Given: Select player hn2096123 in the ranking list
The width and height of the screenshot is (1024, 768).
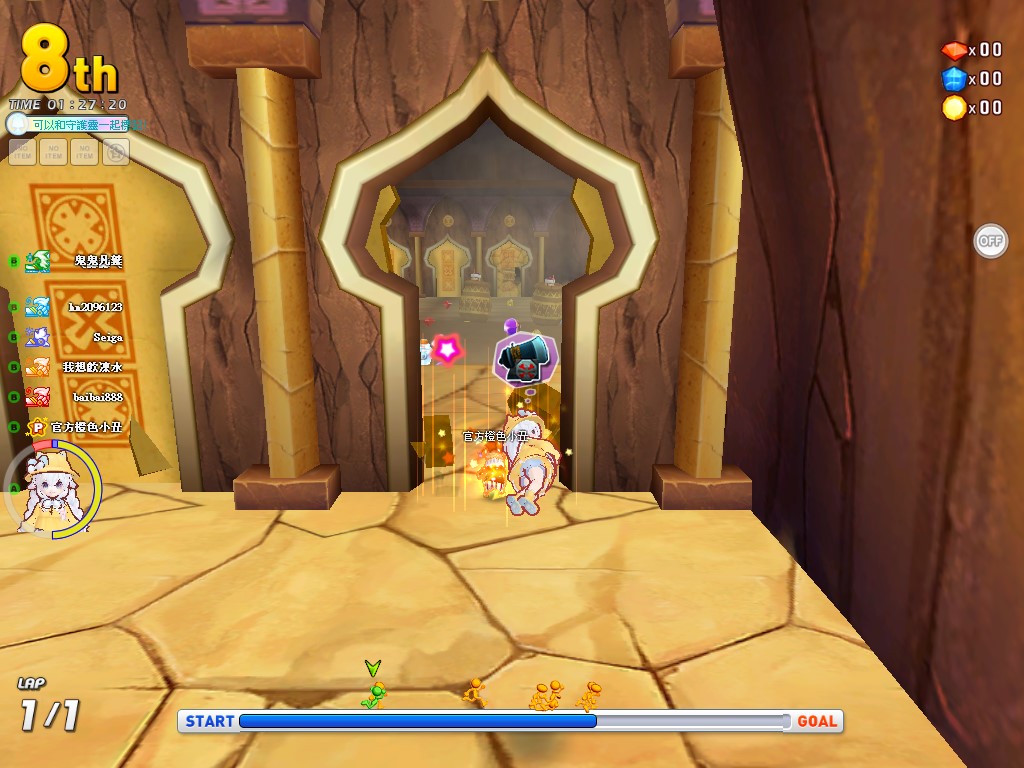Looking at the screenshot, I should tap(94, 307).
